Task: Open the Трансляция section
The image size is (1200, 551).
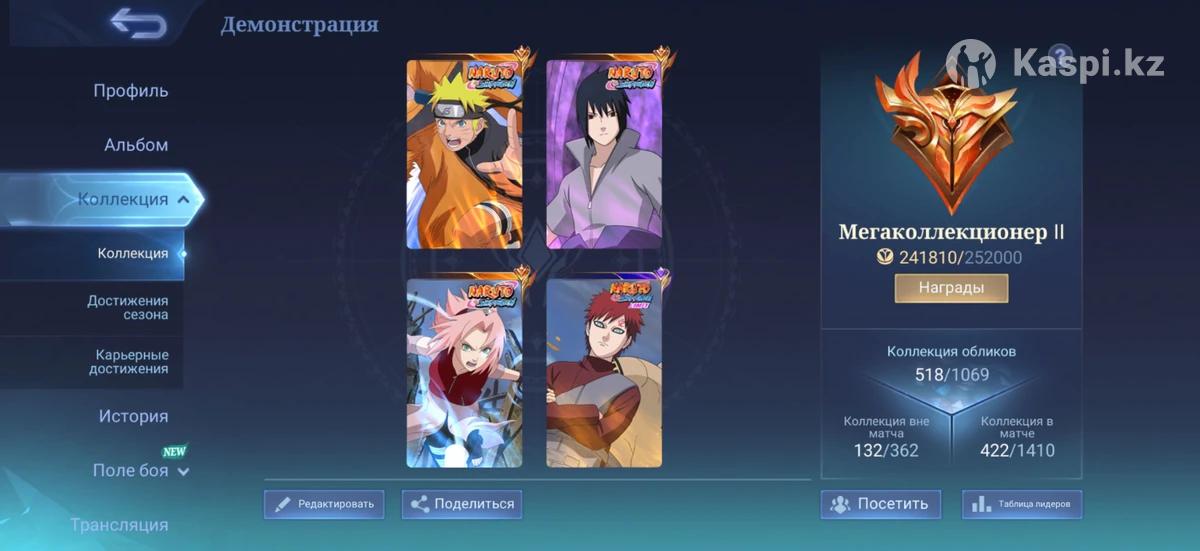Action: coord(119,524)
